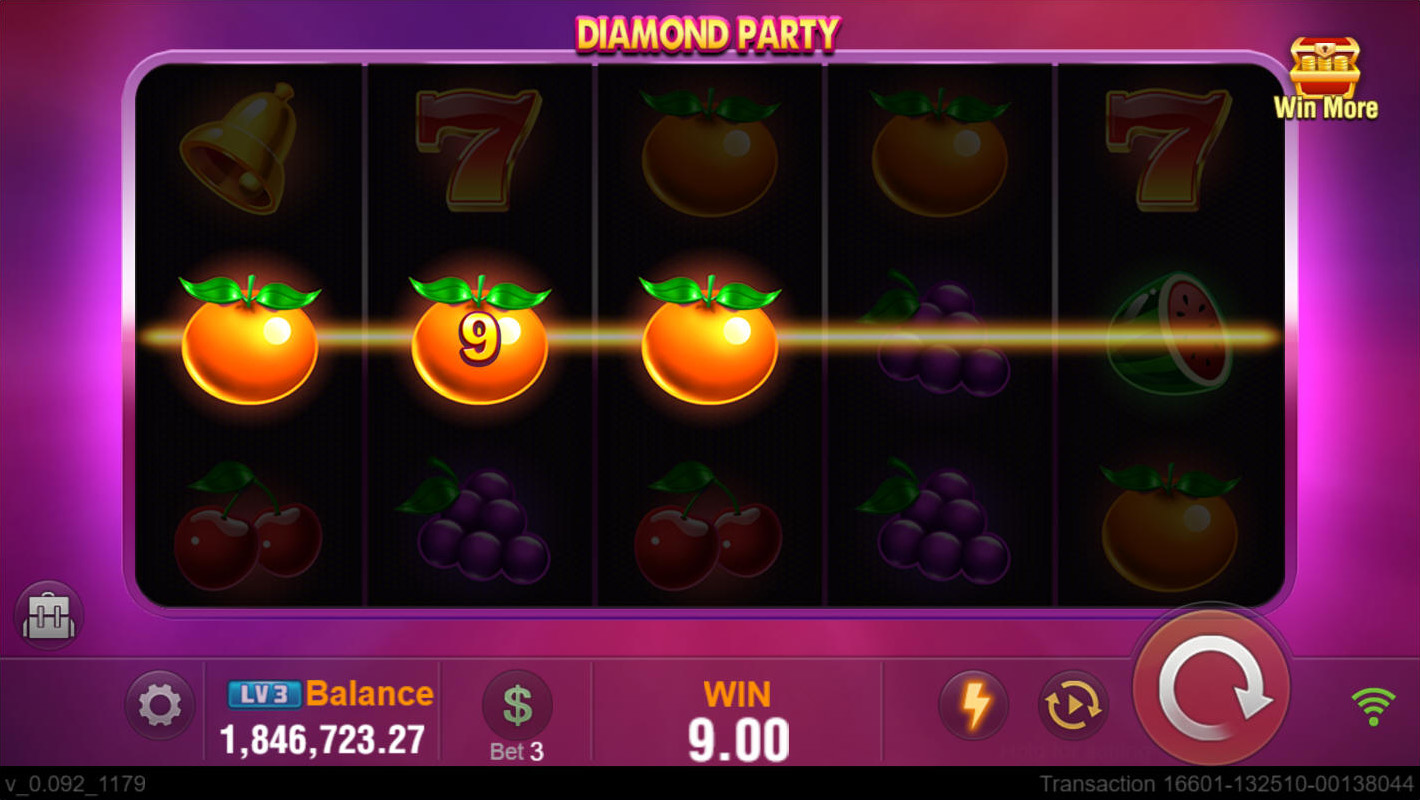The height and width of the screenshot is (800, 1420).
Task: Select the Diamond Party title banner
Action: point(708,30)
